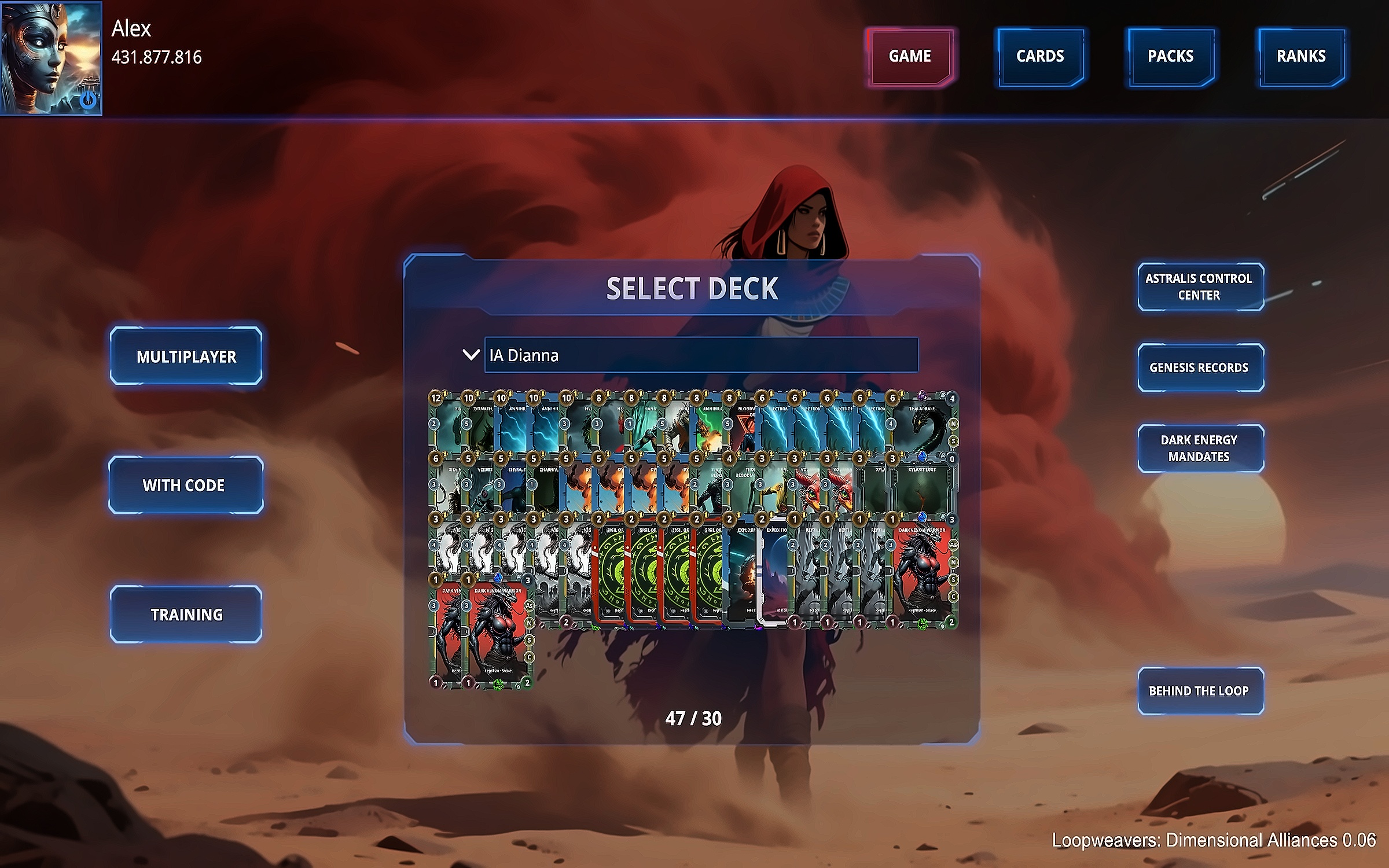Open the GAME tab

[910, 57]
